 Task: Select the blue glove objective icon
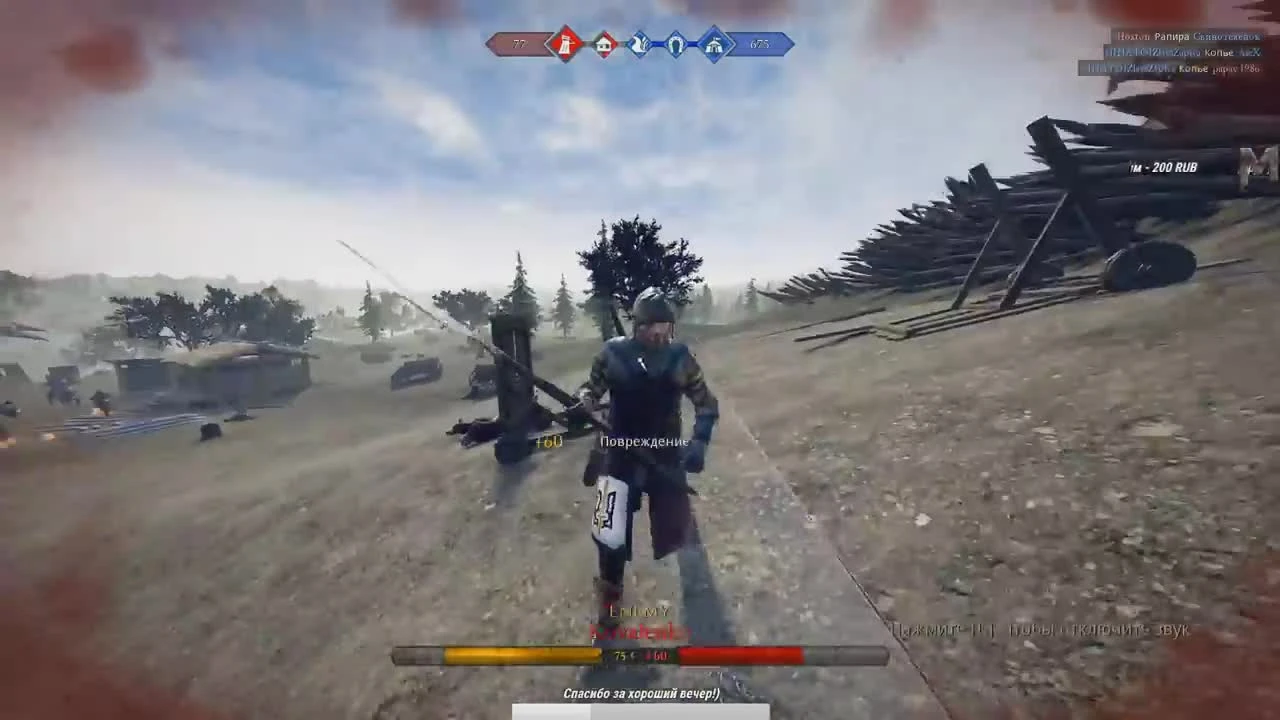(639, 44)
